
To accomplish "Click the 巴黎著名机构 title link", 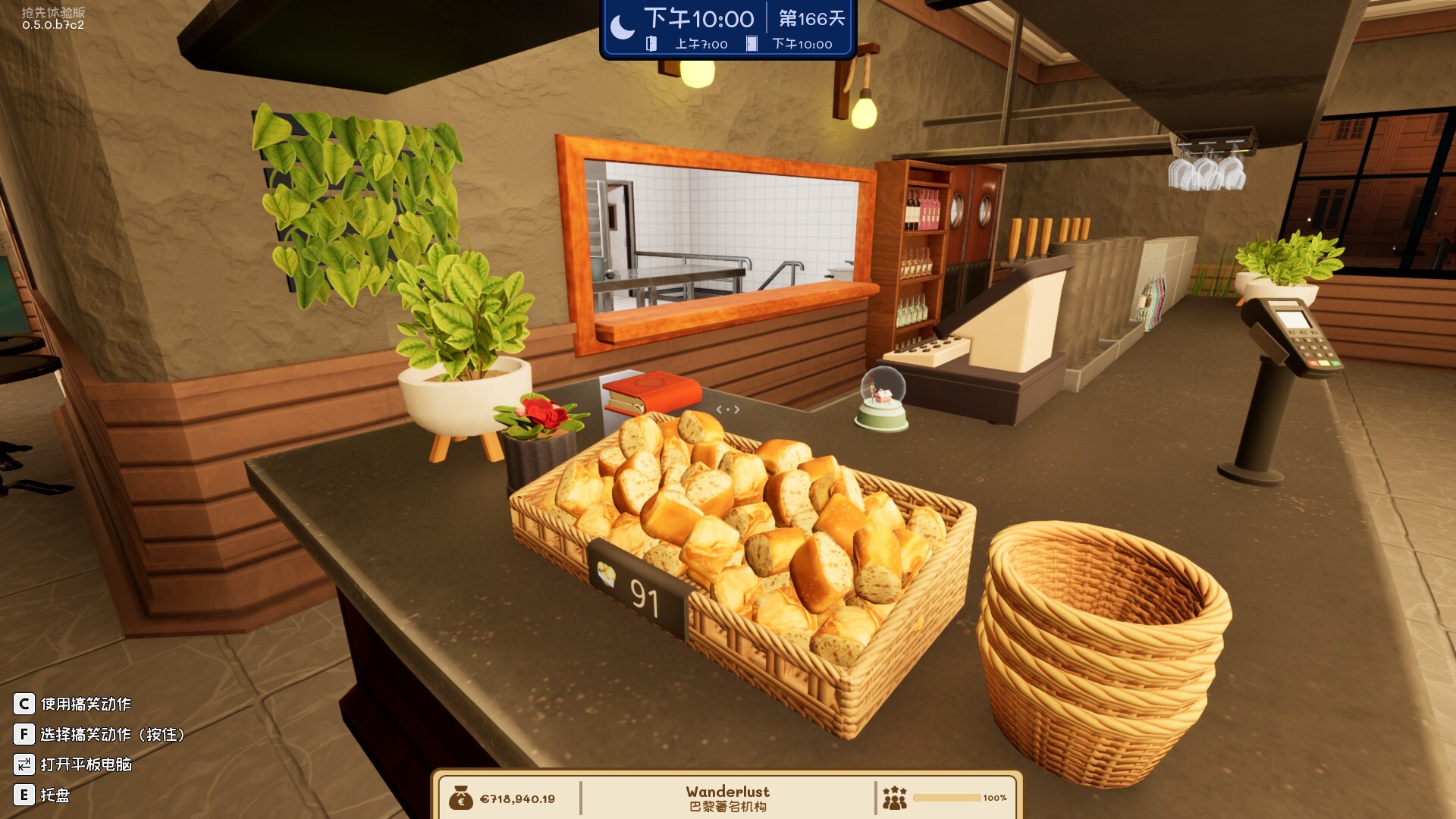I will click(x=728, y=807).
